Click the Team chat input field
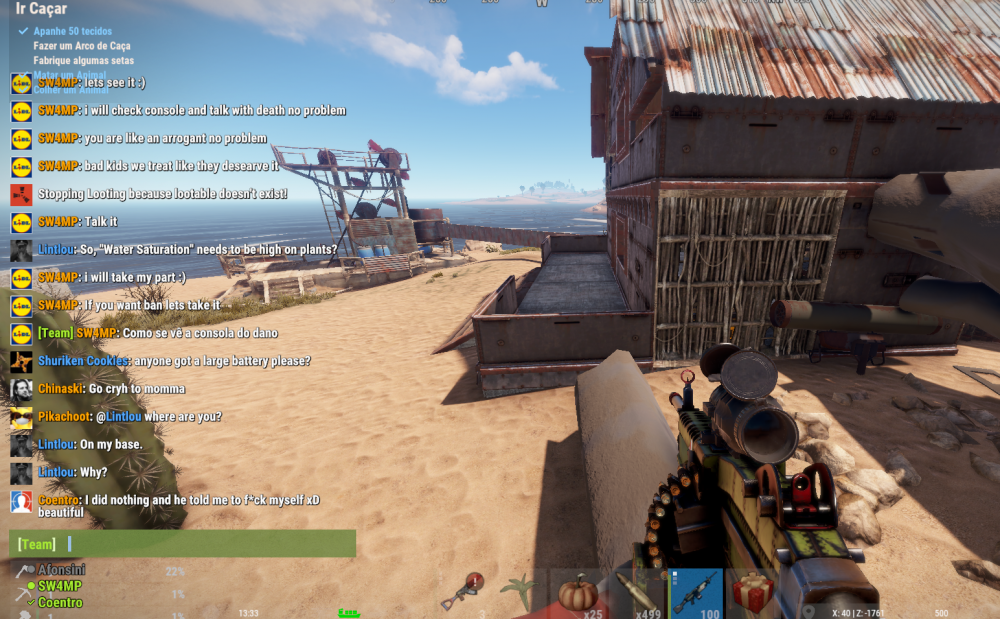The width and height of the screenshot is (1000, 619). (x=200, y=544)
